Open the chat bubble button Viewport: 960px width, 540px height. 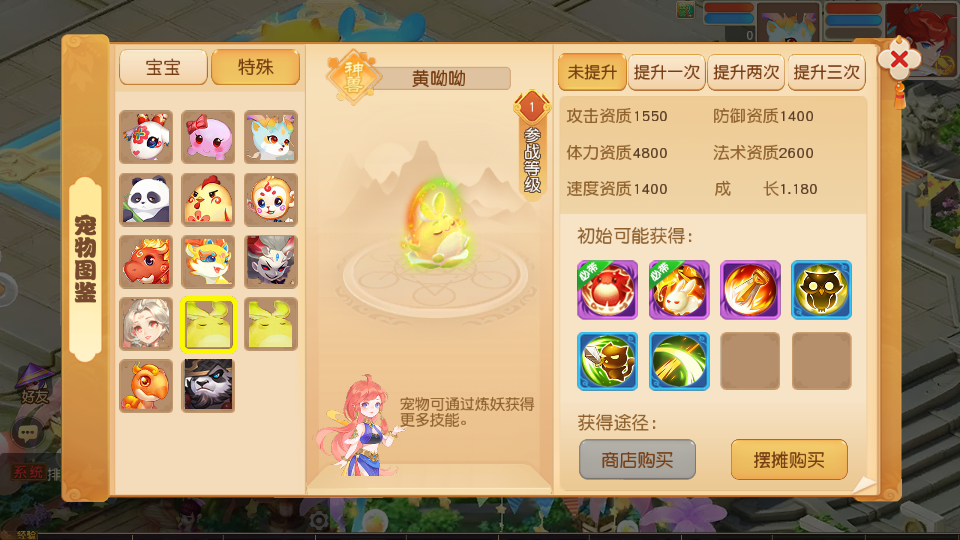coord(29,433)
